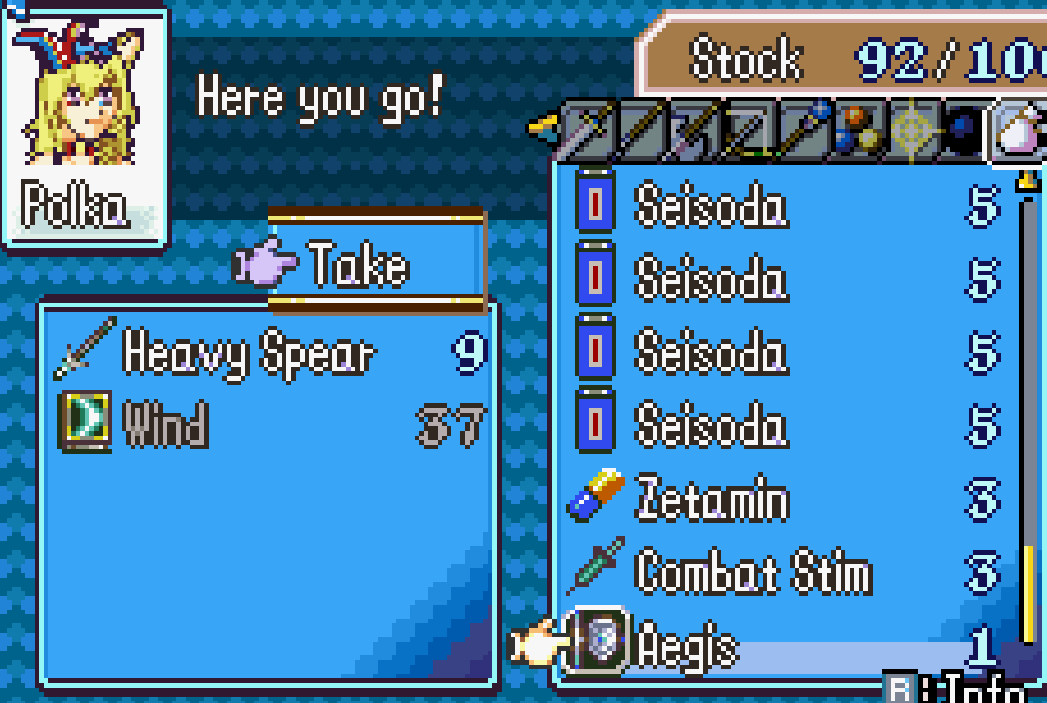Click the yellow left arrow beside tabs
The height and width of the screenshot is (703, 1047).
(542, 127)
